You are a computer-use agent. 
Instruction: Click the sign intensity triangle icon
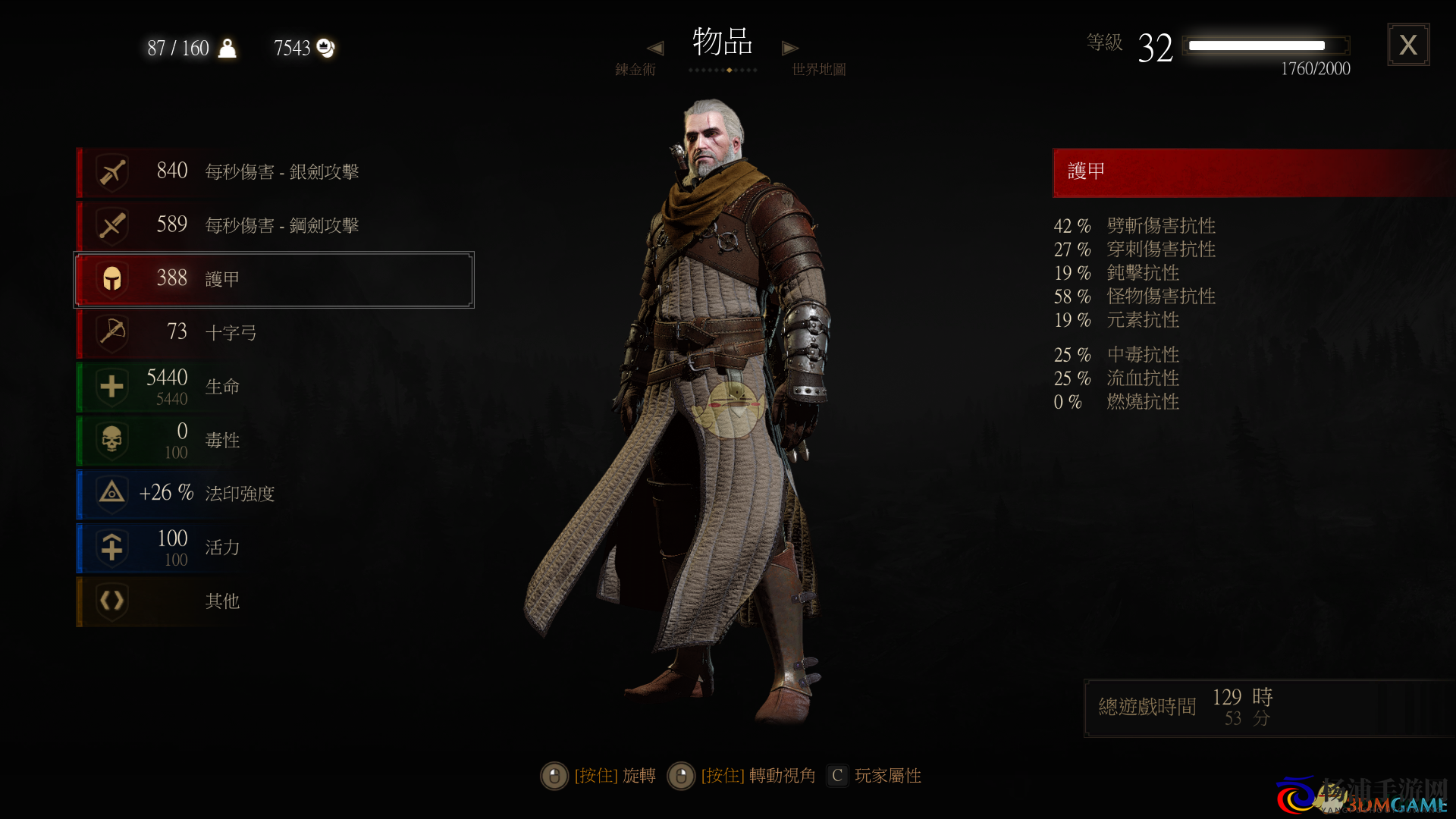click(111, 494)
